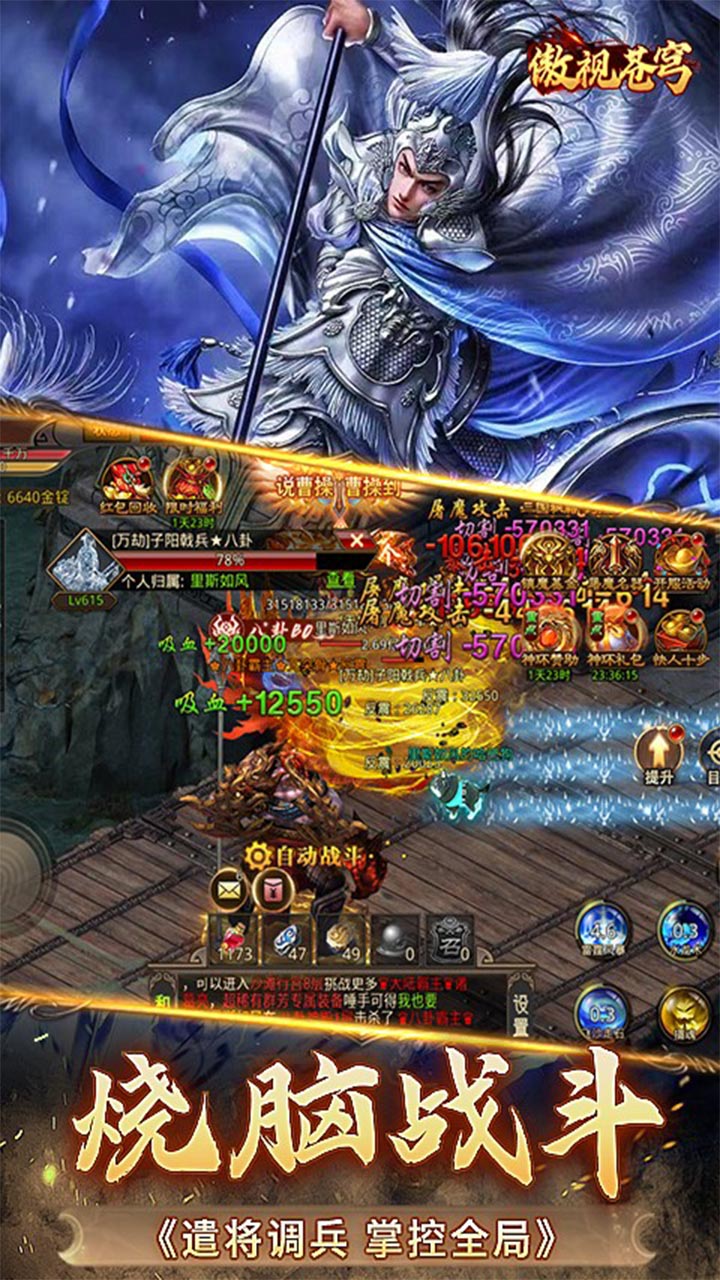
Task: Open the 神坏礼包 gift pack icon
Action: pos(616,630)
